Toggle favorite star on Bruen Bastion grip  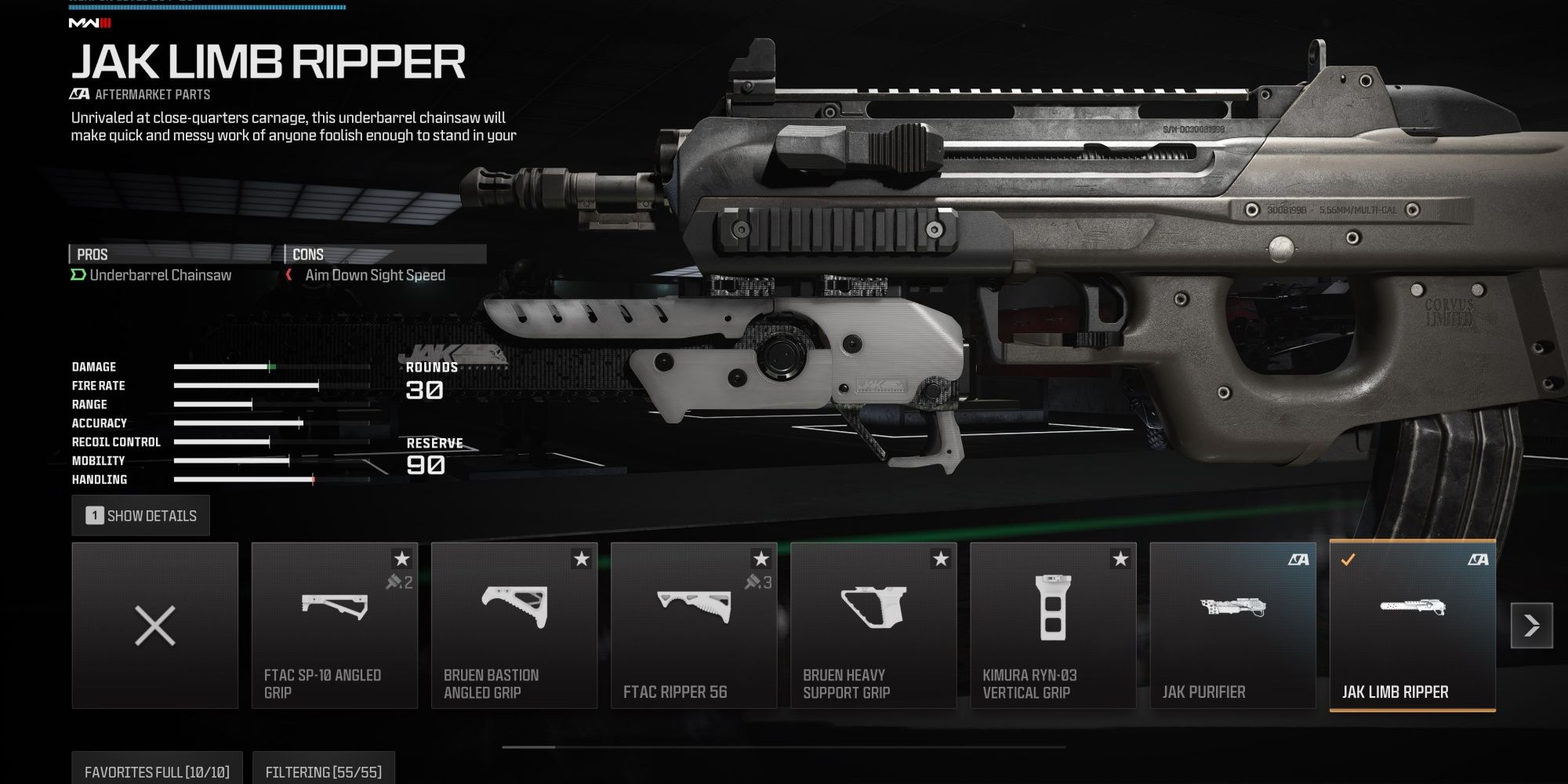(582, 559)
